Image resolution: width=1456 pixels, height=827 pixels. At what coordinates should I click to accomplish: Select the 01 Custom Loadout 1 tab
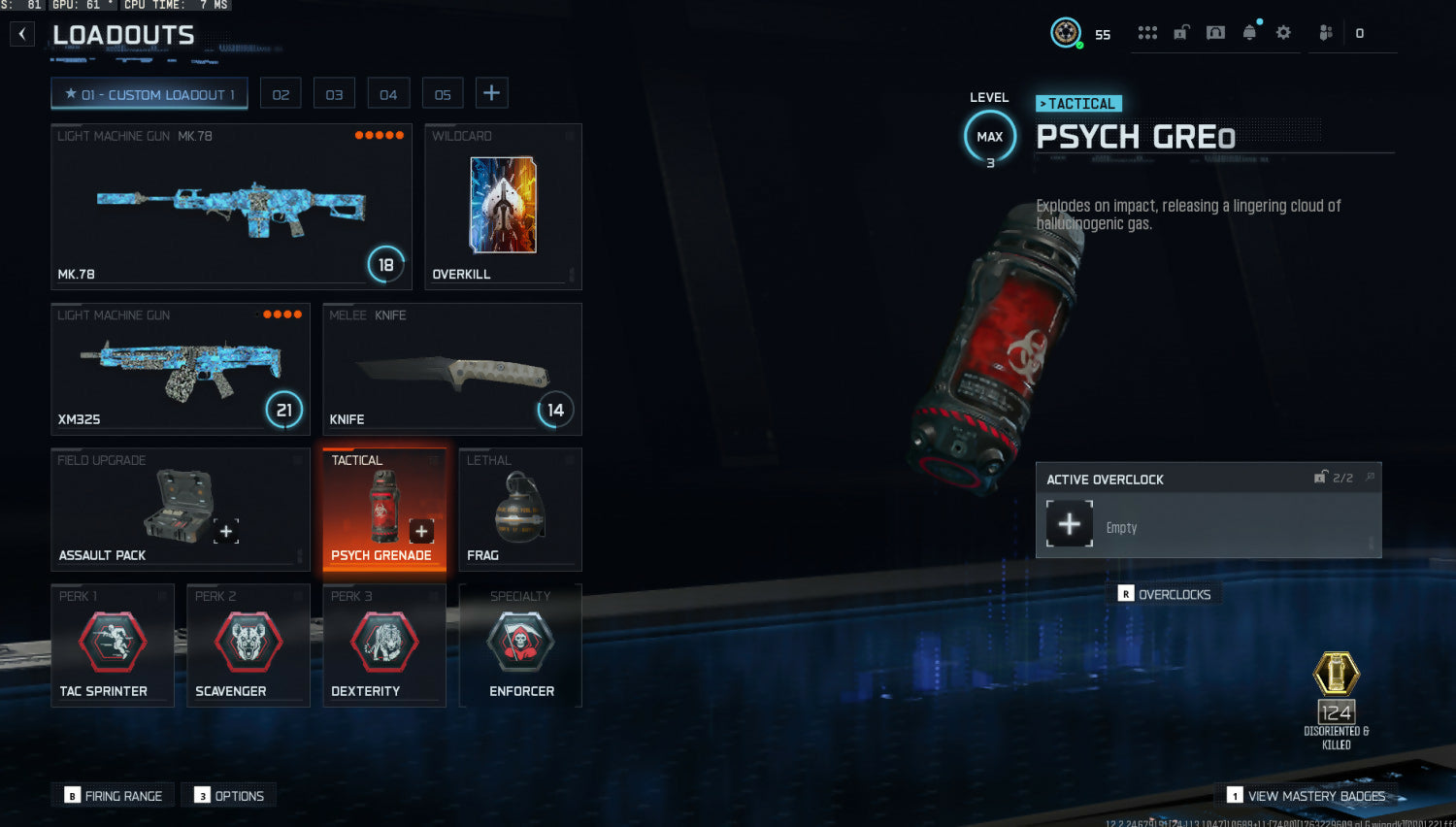[x=149, y=94]
